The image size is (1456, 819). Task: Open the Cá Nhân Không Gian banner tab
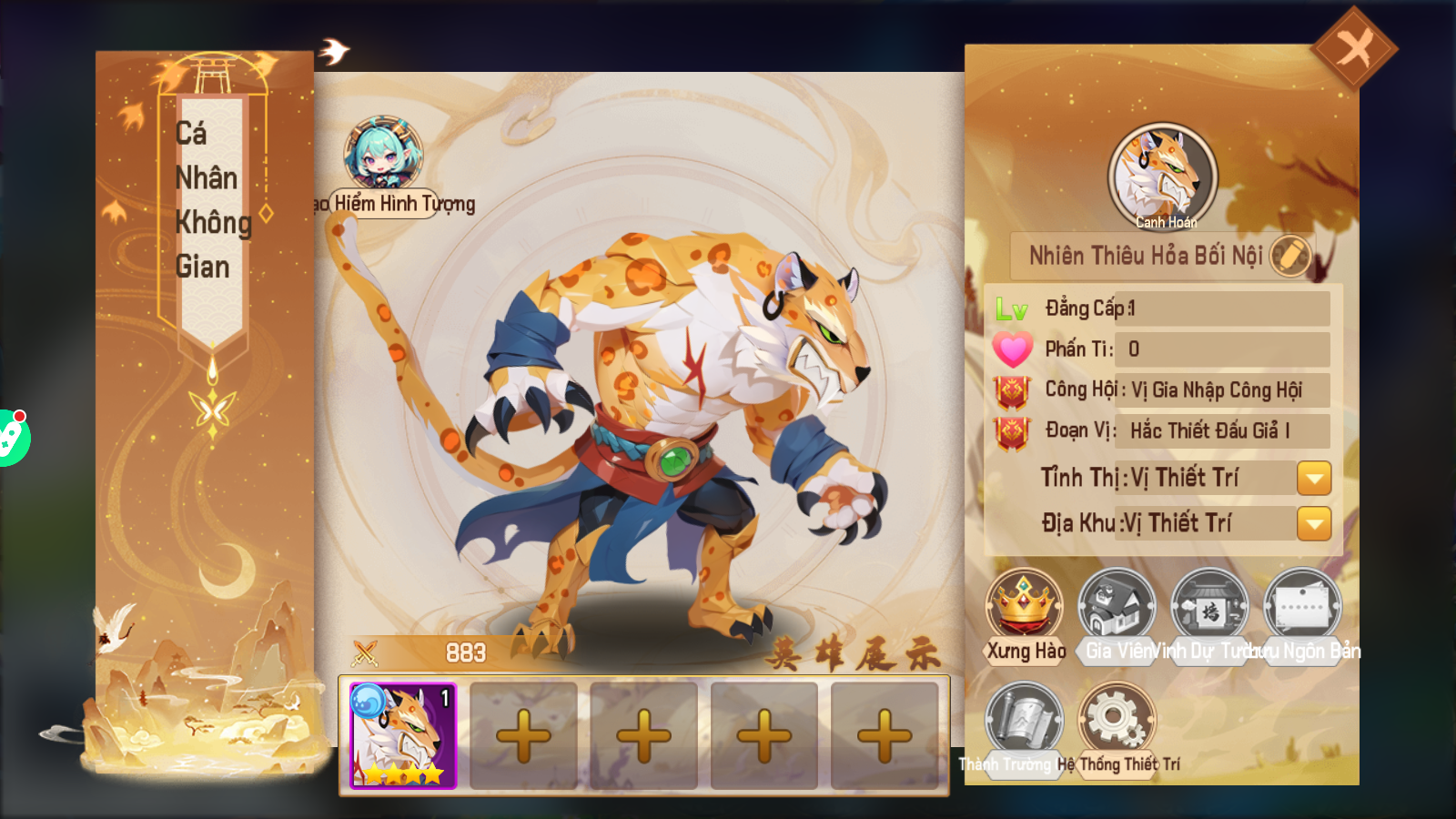point(211,200)
